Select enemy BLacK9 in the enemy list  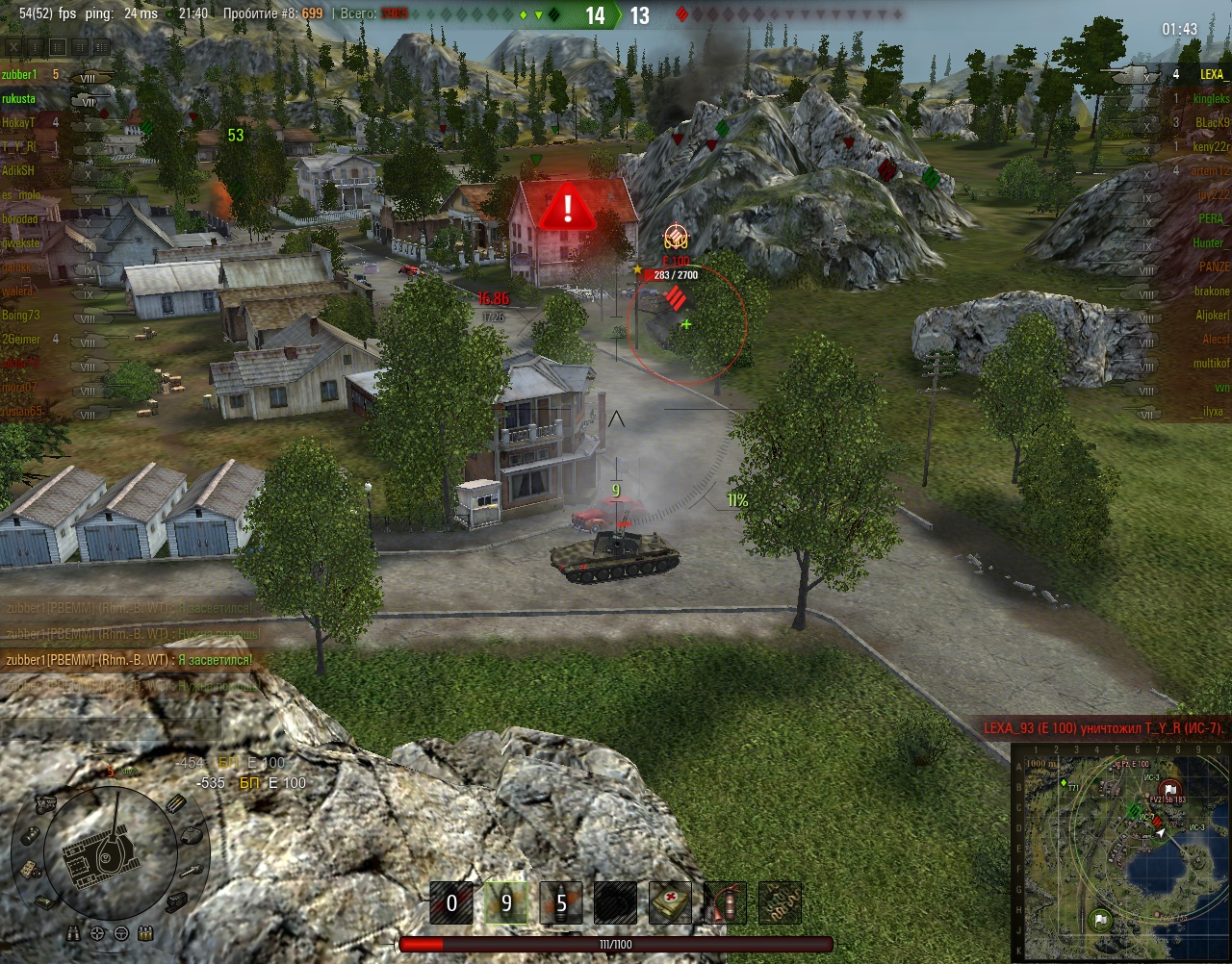(1212, 122)
